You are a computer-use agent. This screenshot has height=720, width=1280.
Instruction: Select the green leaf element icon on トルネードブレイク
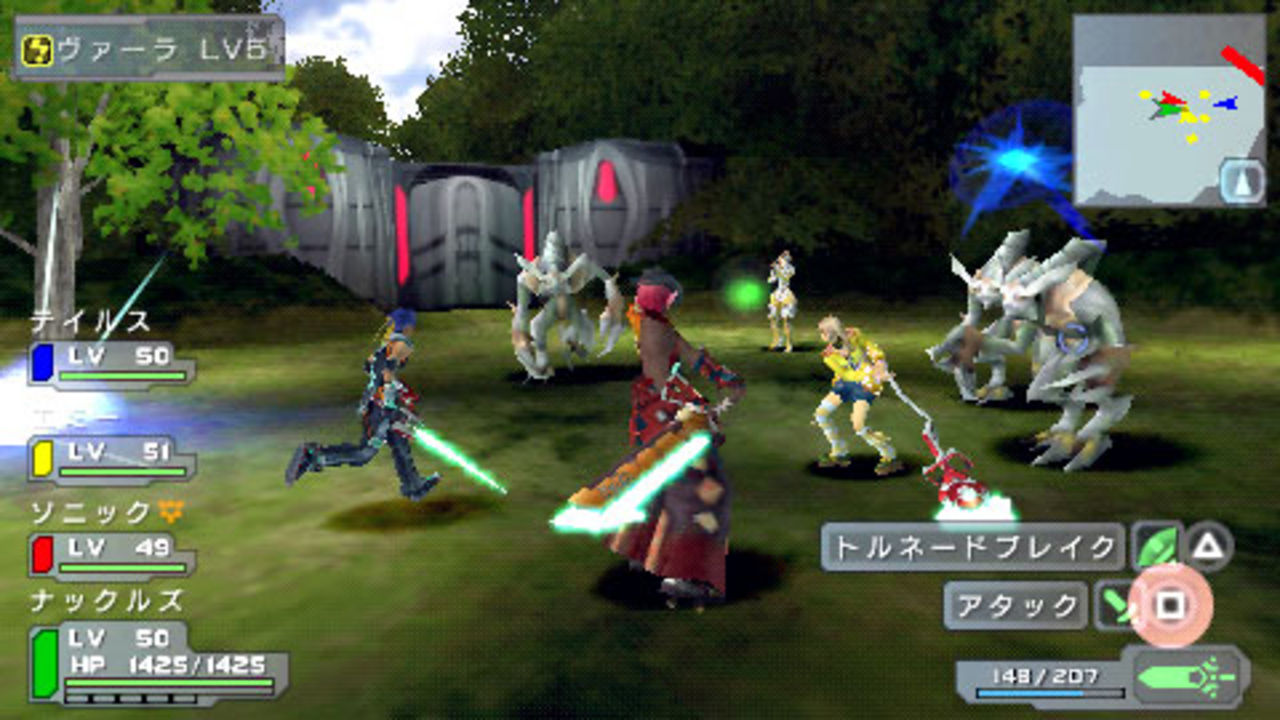1159,545
